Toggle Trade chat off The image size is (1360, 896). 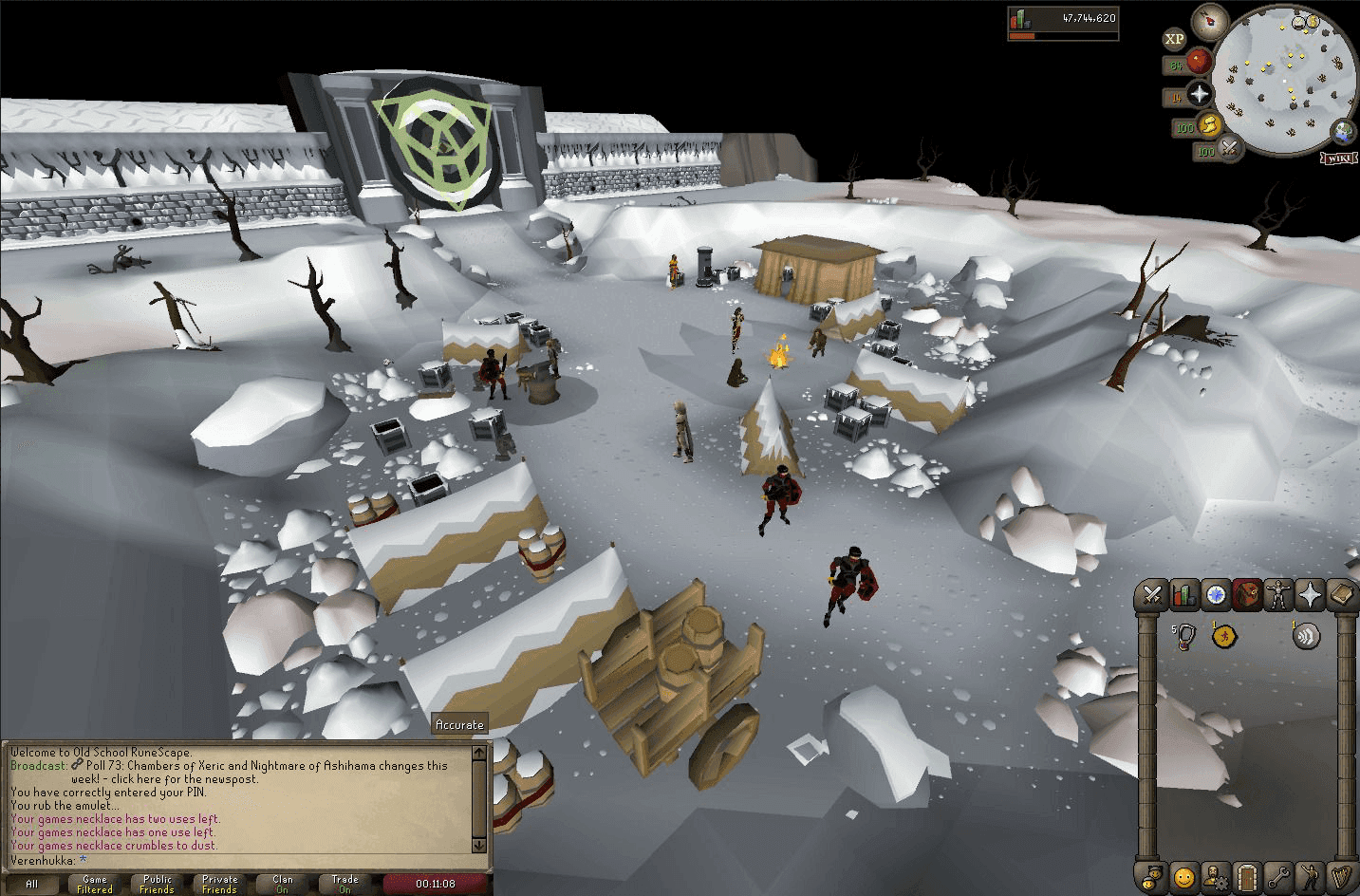[345, 883]
